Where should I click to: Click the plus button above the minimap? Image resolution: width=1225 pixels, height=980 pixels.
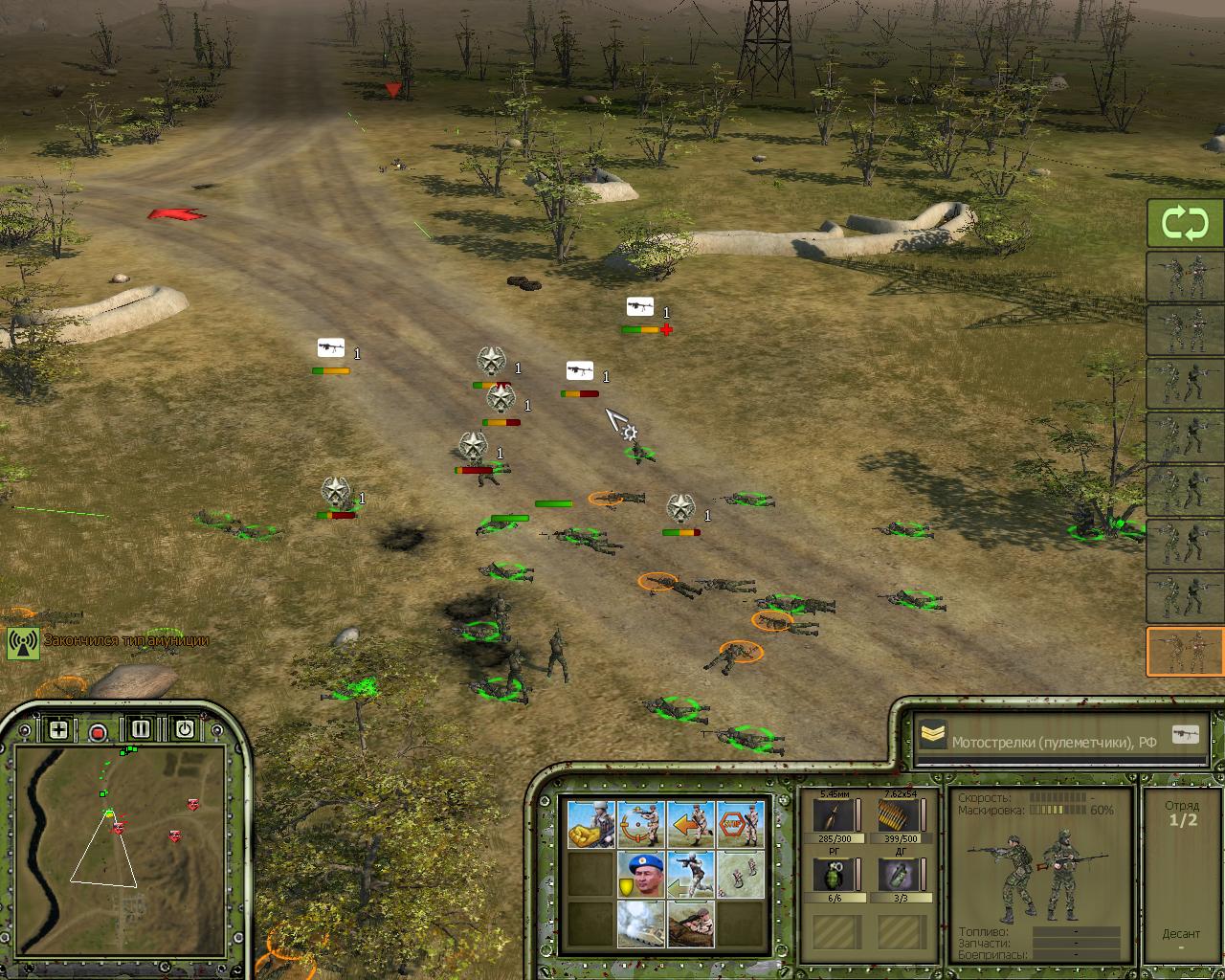58,730
